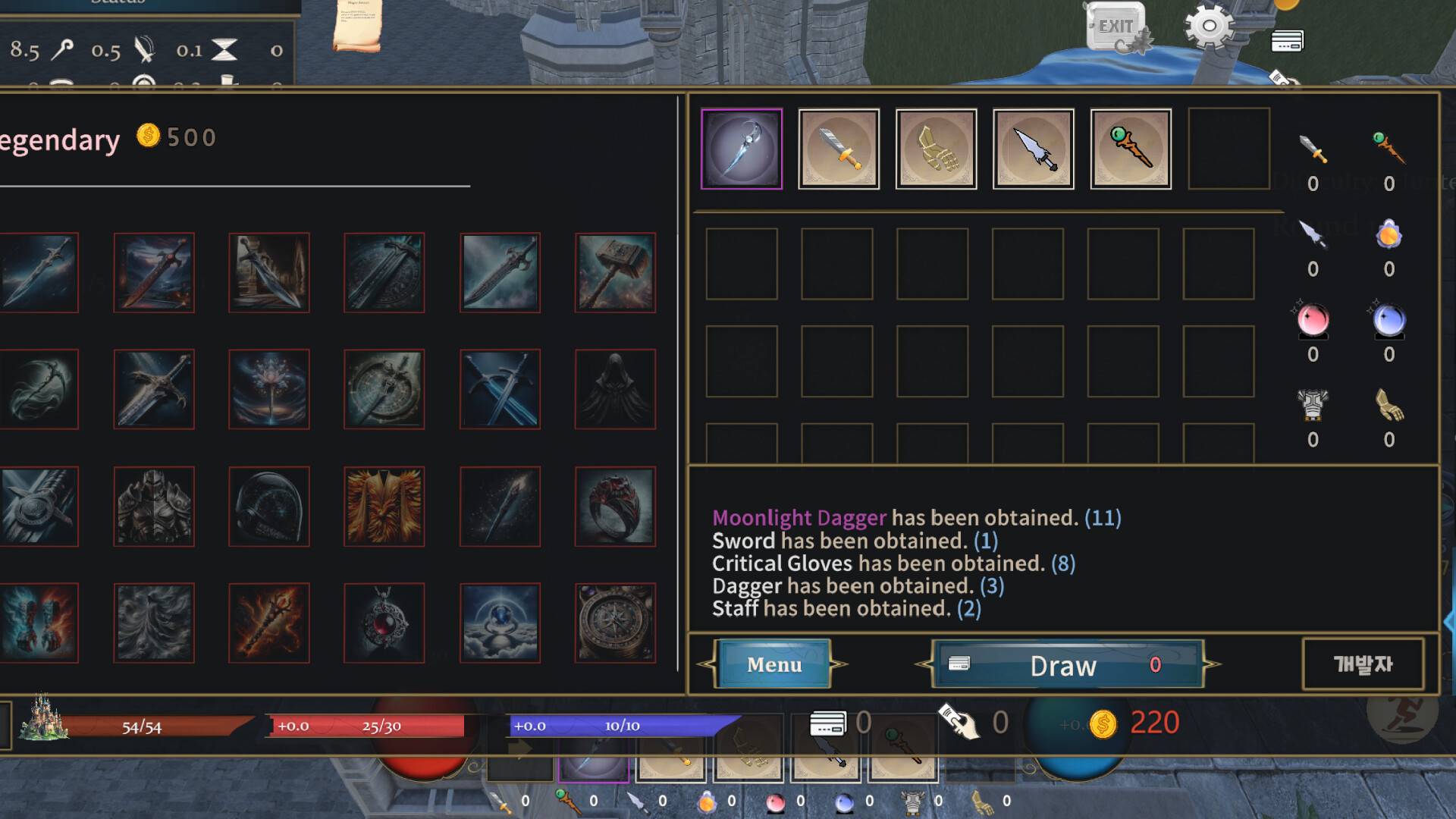The width and height of the screenshot is (1456, 819).
Task: Click the settings gear at the top right
Action: pyautogui.click(x=1209, y=25)
